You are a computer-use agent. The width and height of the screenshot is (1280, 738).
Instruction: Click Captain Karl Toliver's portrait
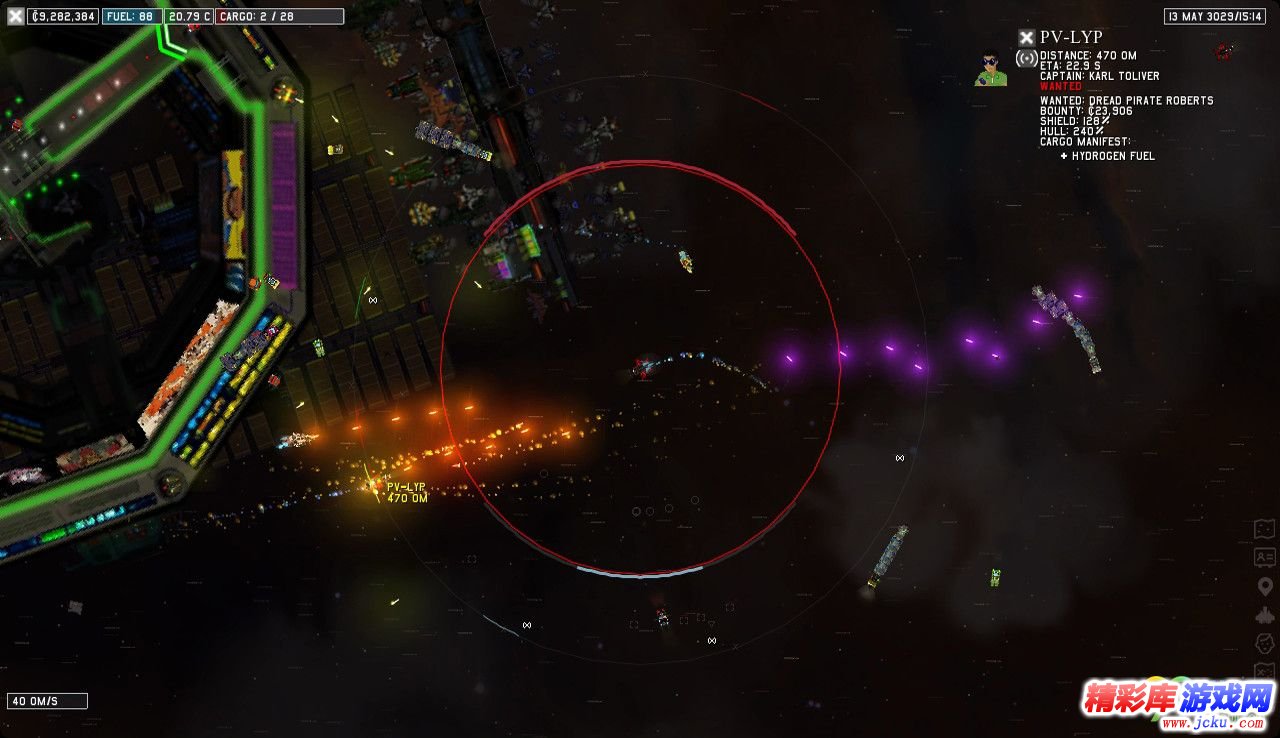[x=990, y=68]
